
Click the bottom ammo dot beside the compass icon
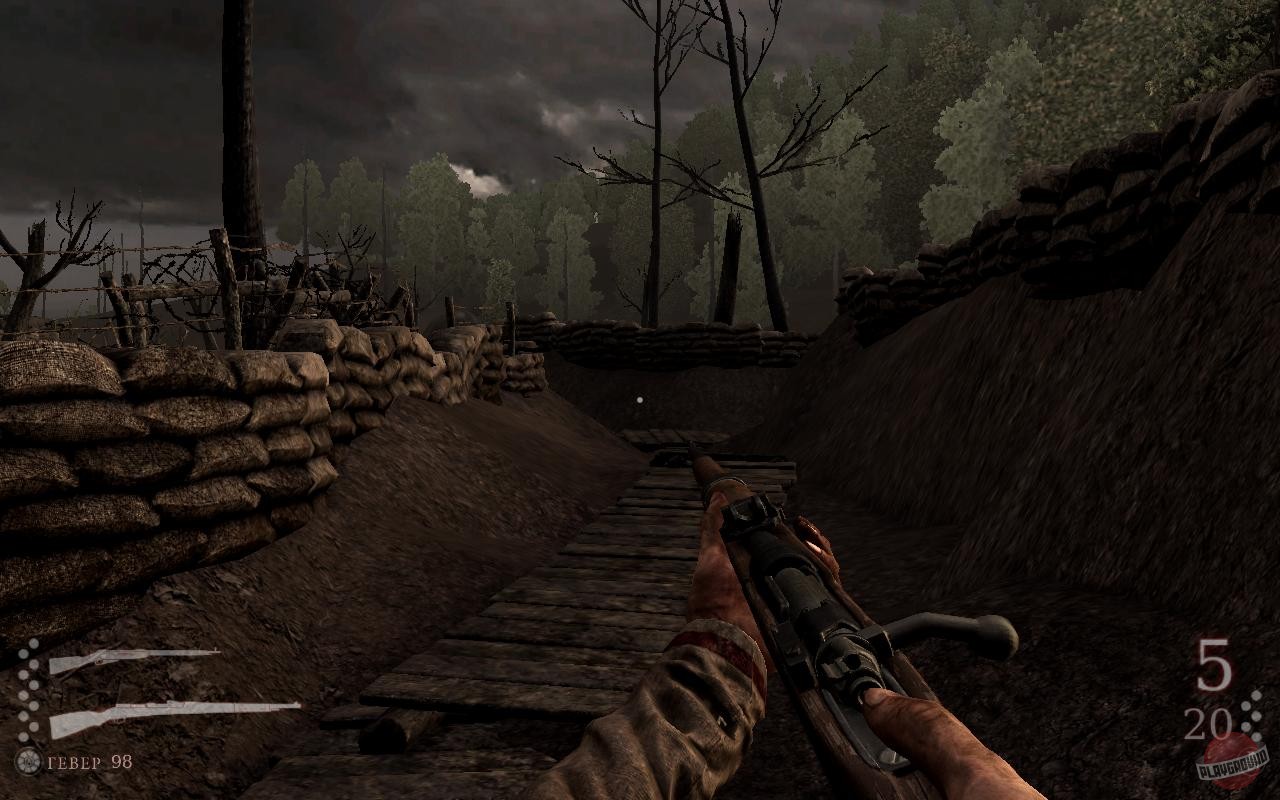pyautogui.click(x=22, y=737)
